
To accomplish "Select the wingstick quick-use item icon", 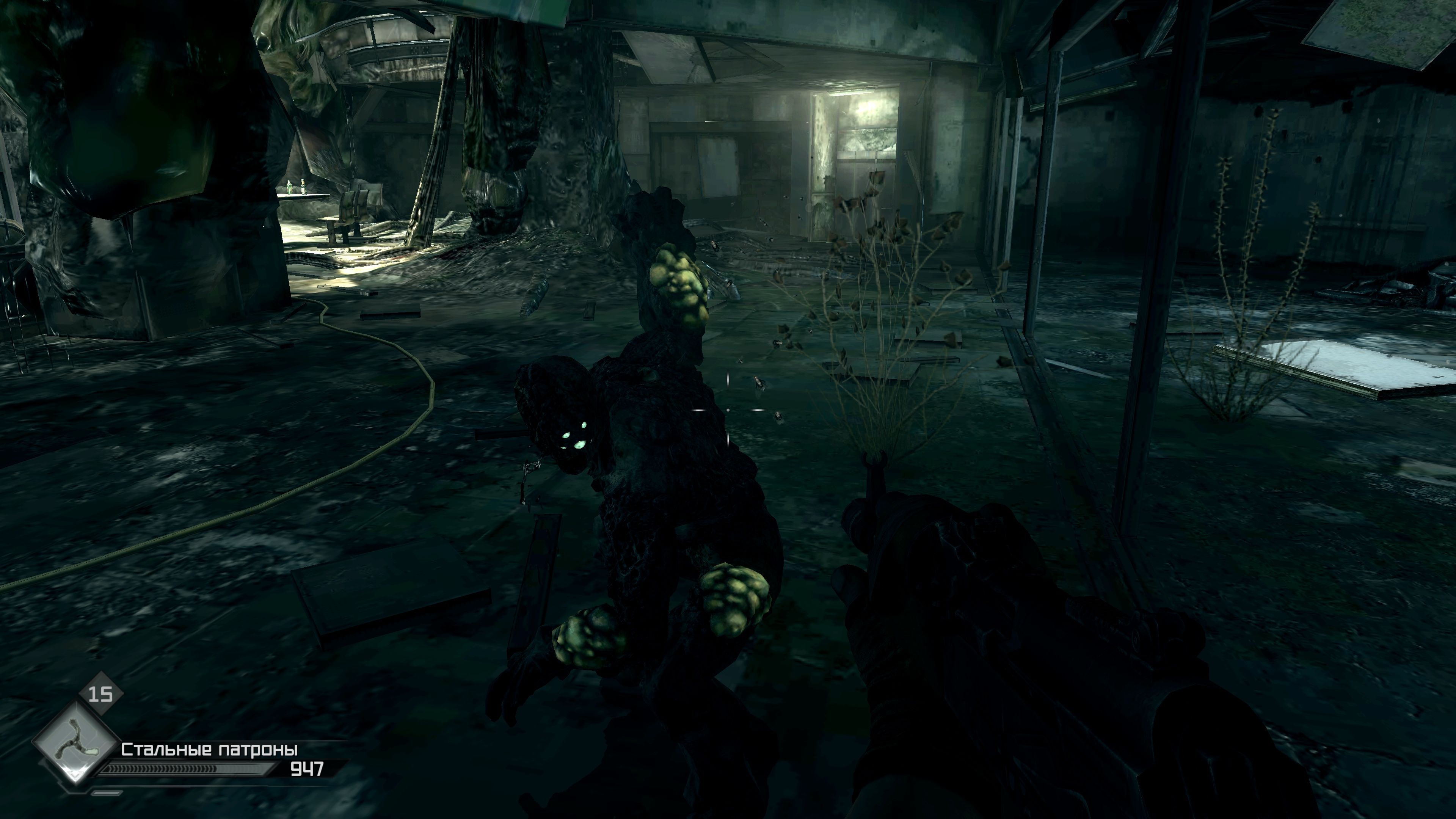I will (x=76, y=741).
